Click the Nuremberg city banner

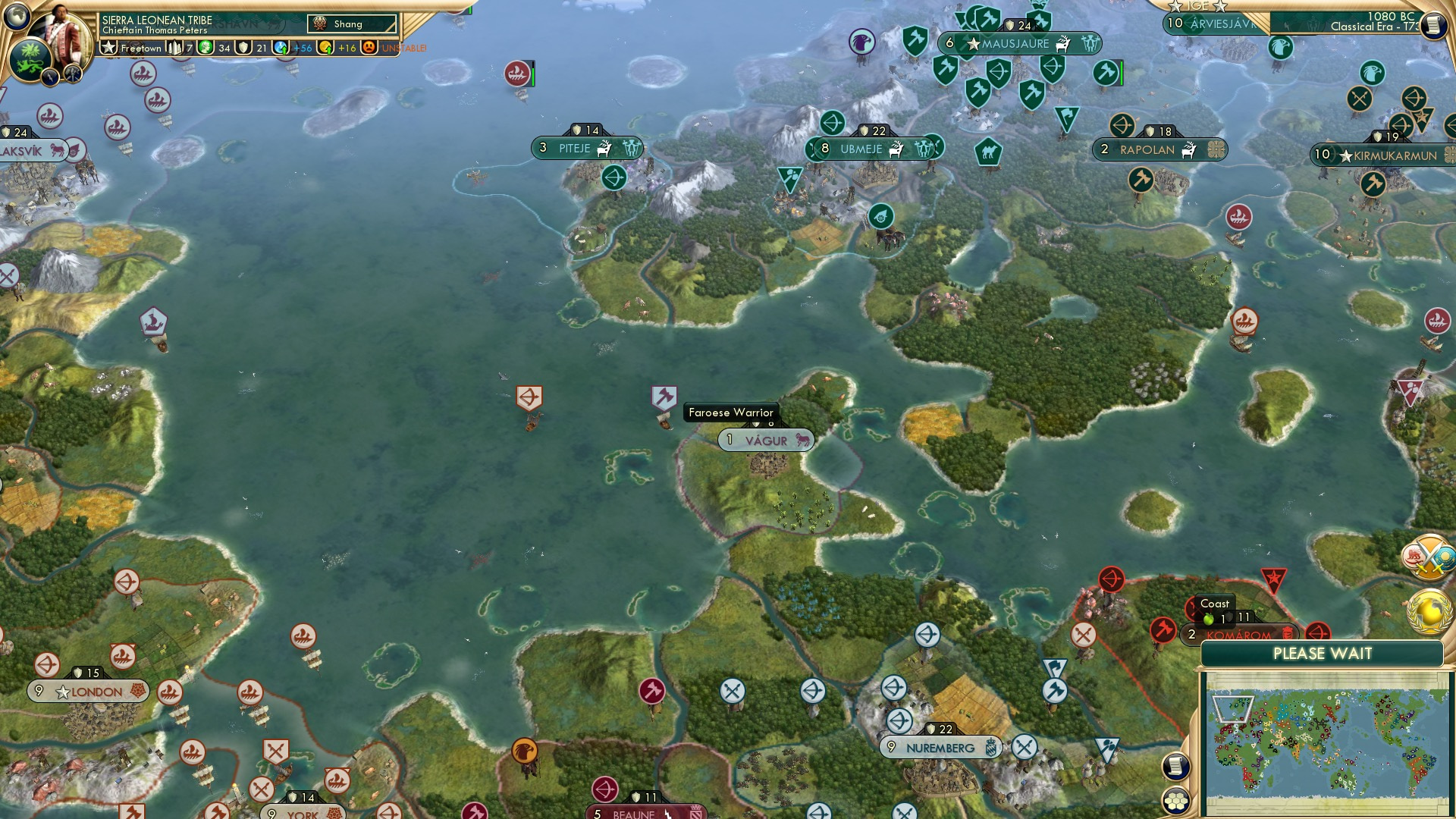940,747
